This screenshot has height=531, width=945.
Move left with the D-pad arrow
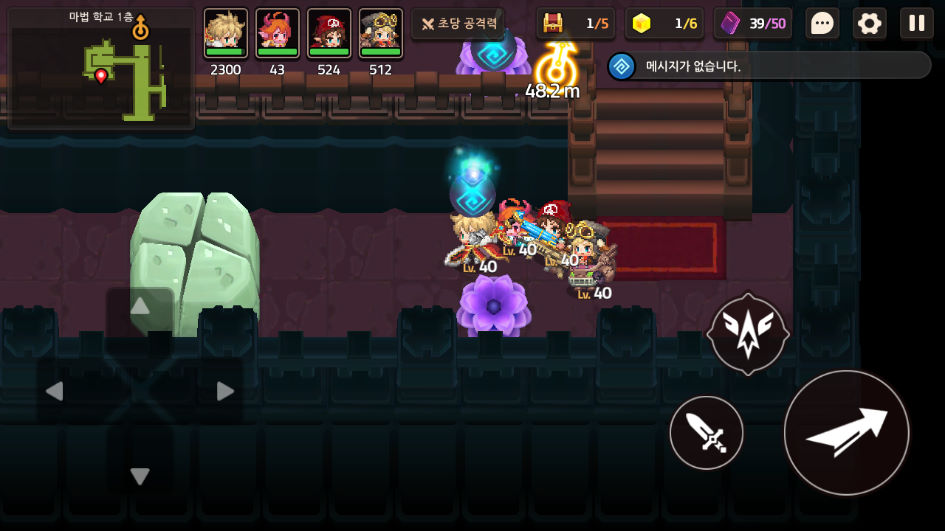[x=55, y=391]
